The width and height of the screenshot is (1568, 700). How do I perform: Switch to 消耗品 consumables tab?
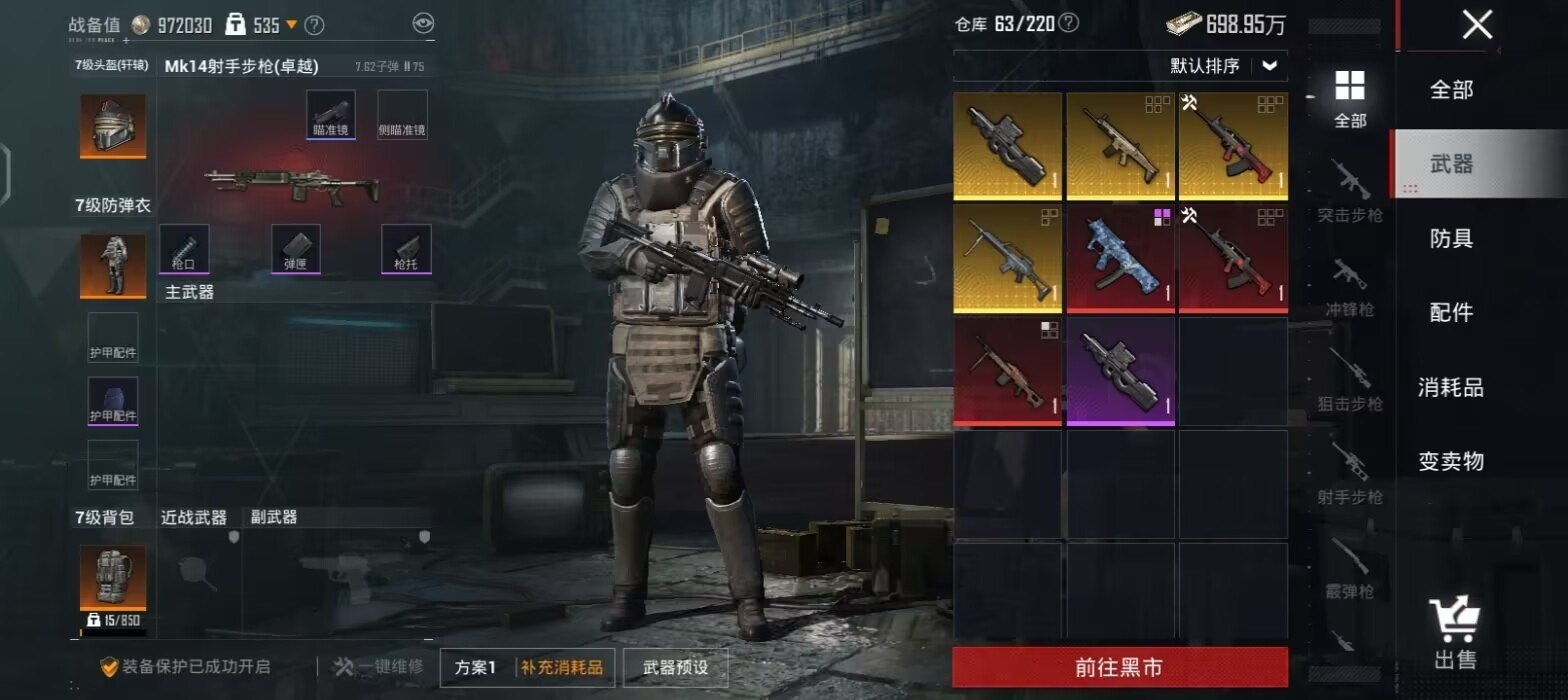(1451, 387)
